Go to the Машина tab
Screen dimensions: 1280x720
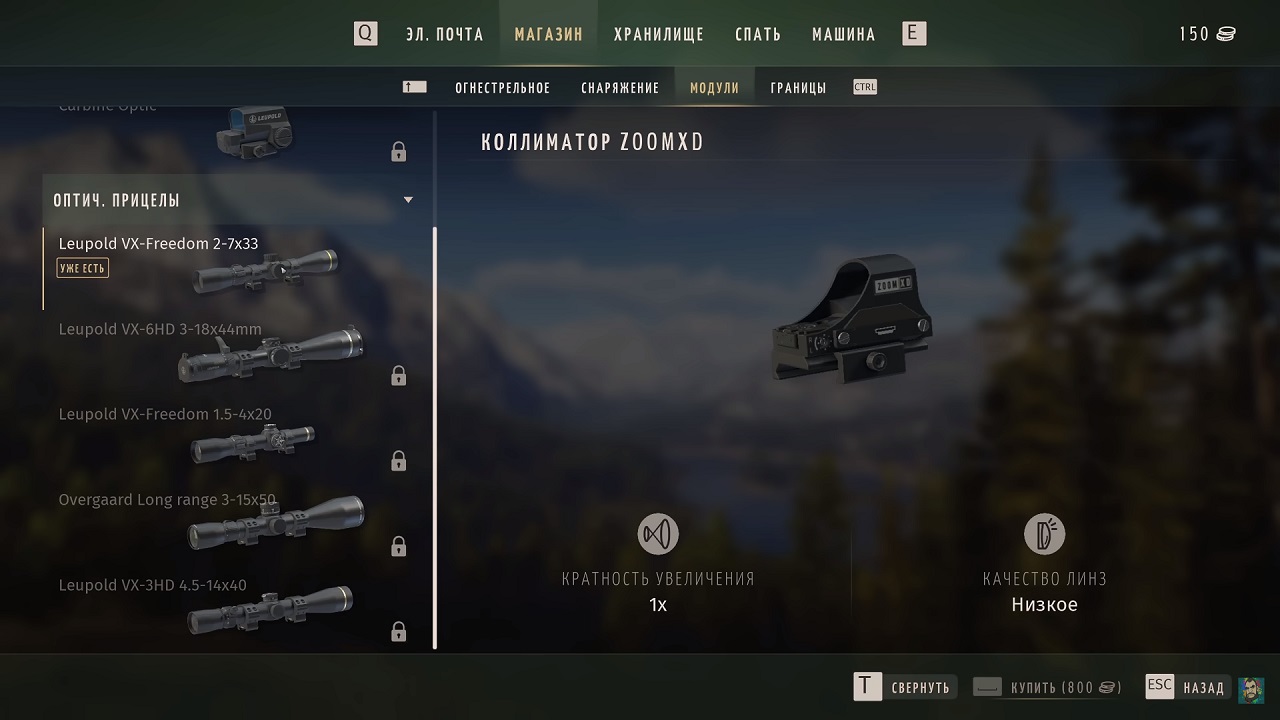(x=843, y=34)
